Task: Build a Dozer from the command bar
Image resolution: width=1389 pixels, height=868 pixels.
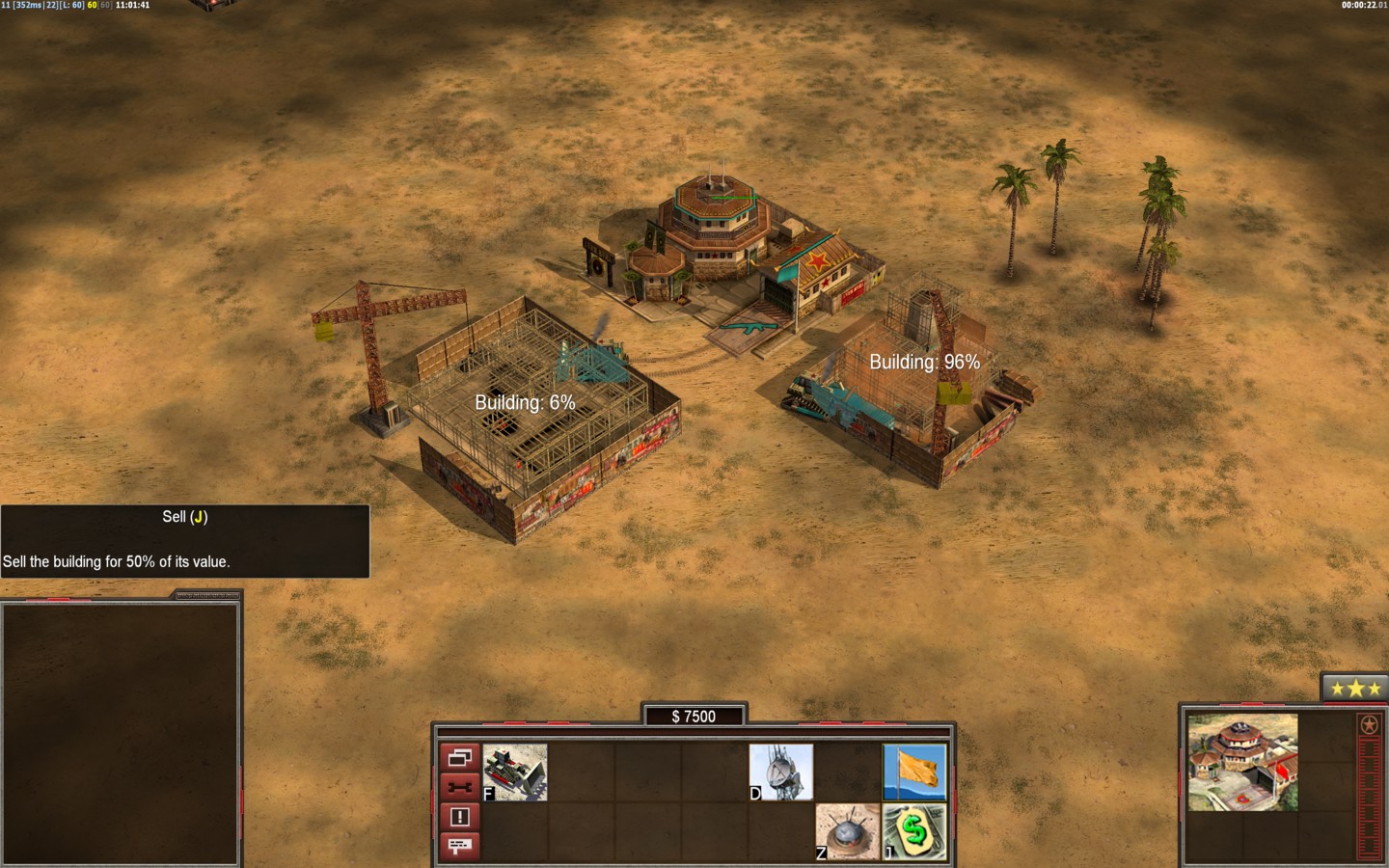Action: click(515, 772)
